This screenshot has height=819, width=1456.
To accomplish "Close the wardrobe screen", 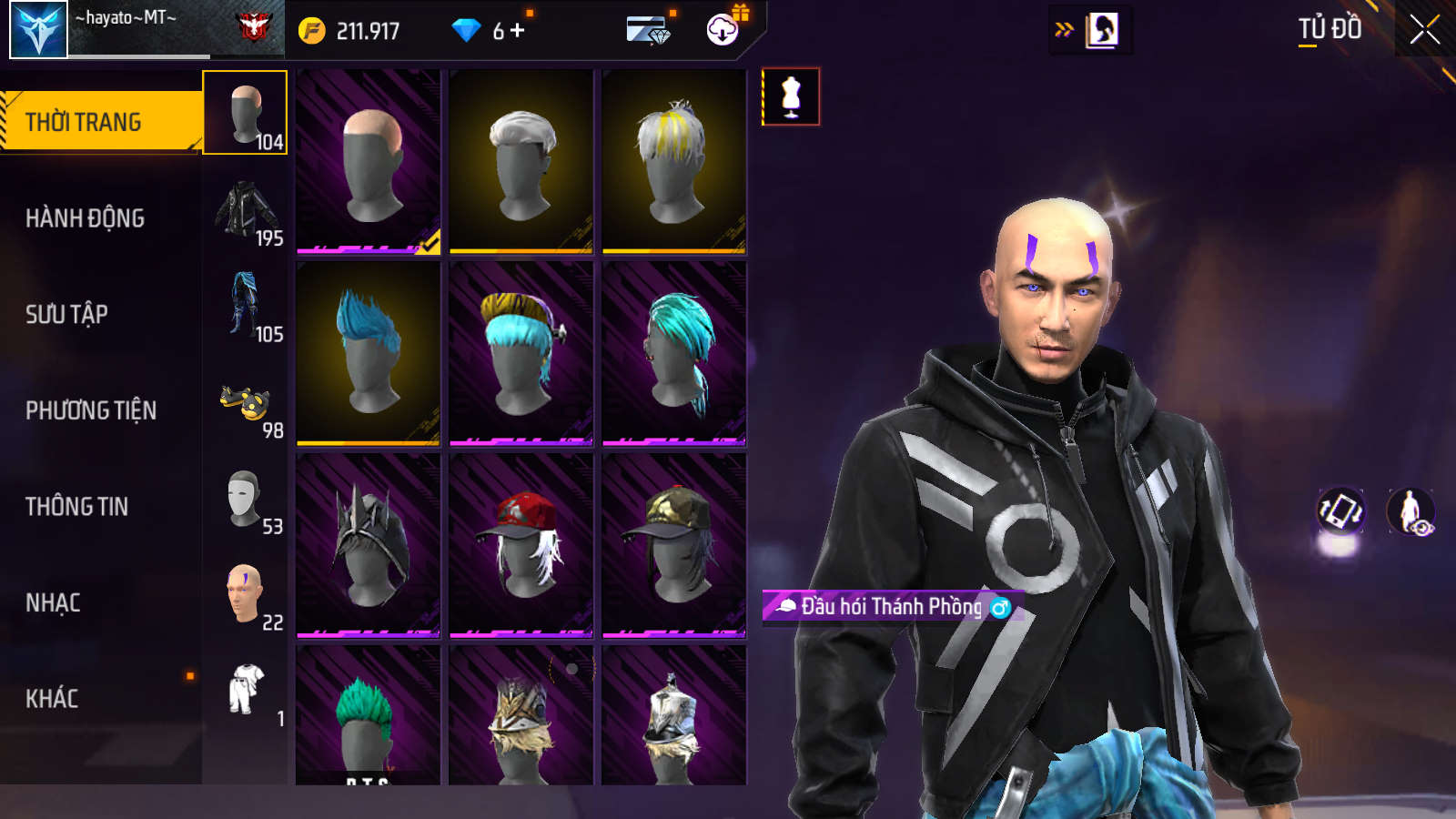I will pos(1424,30).
